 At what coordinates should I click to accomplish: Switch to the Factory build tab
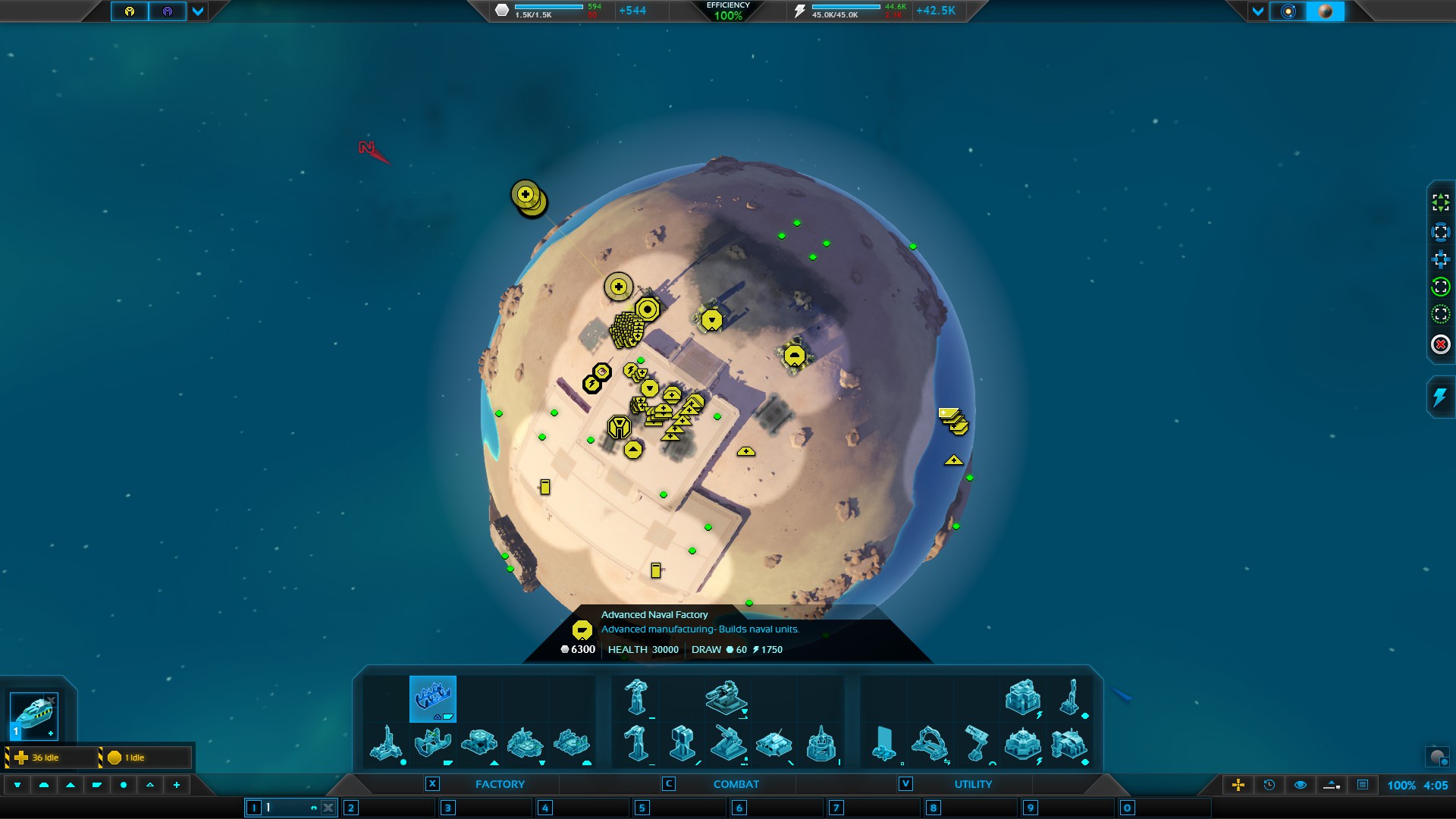[499, 784]
